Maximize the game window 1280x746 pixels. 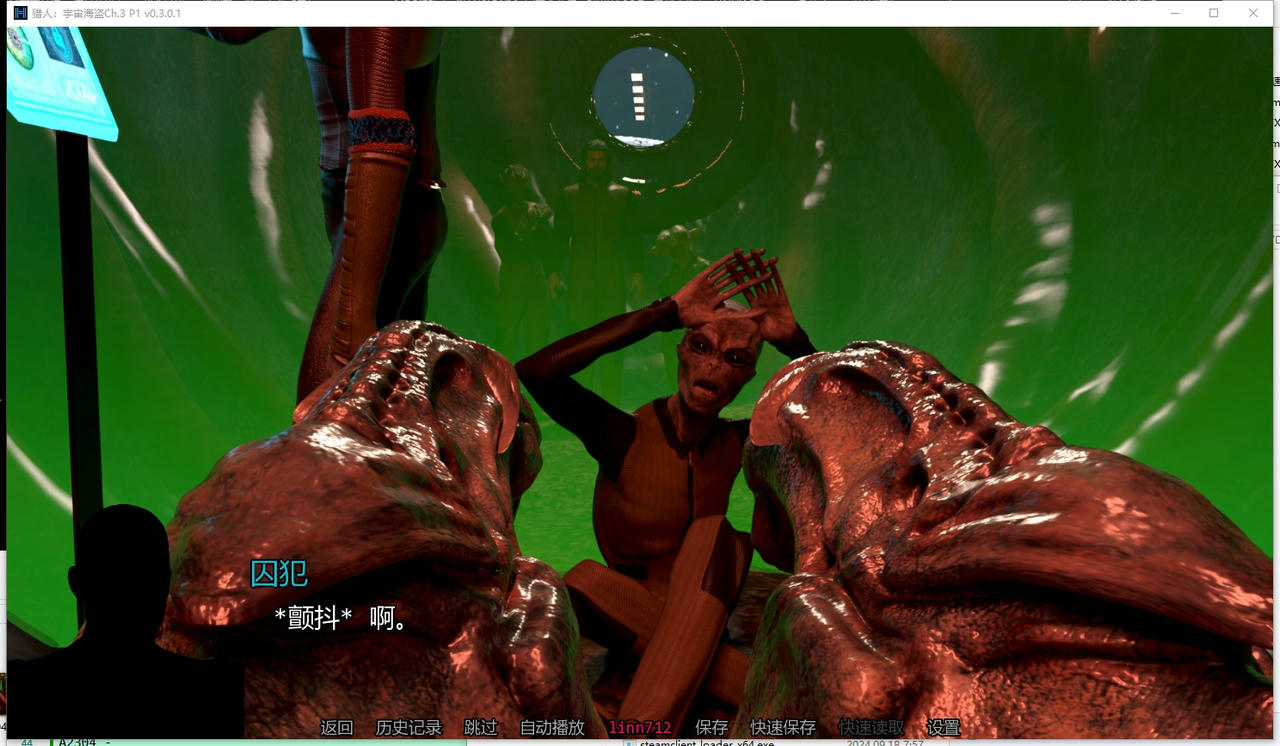coord(1212,13)
